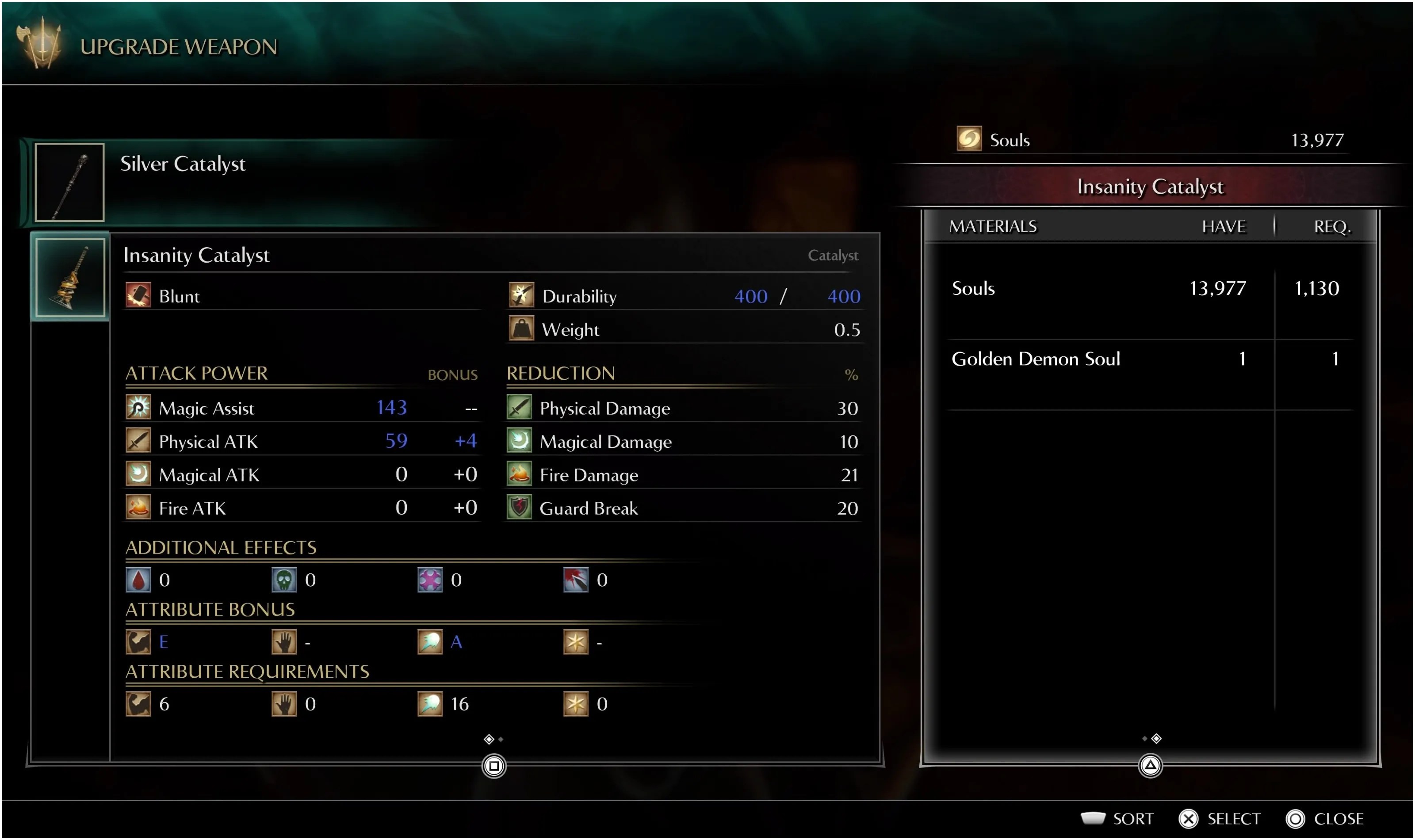Click the Weight bag icon
The height and width of the screenshot is (840, 1415).
522,329
